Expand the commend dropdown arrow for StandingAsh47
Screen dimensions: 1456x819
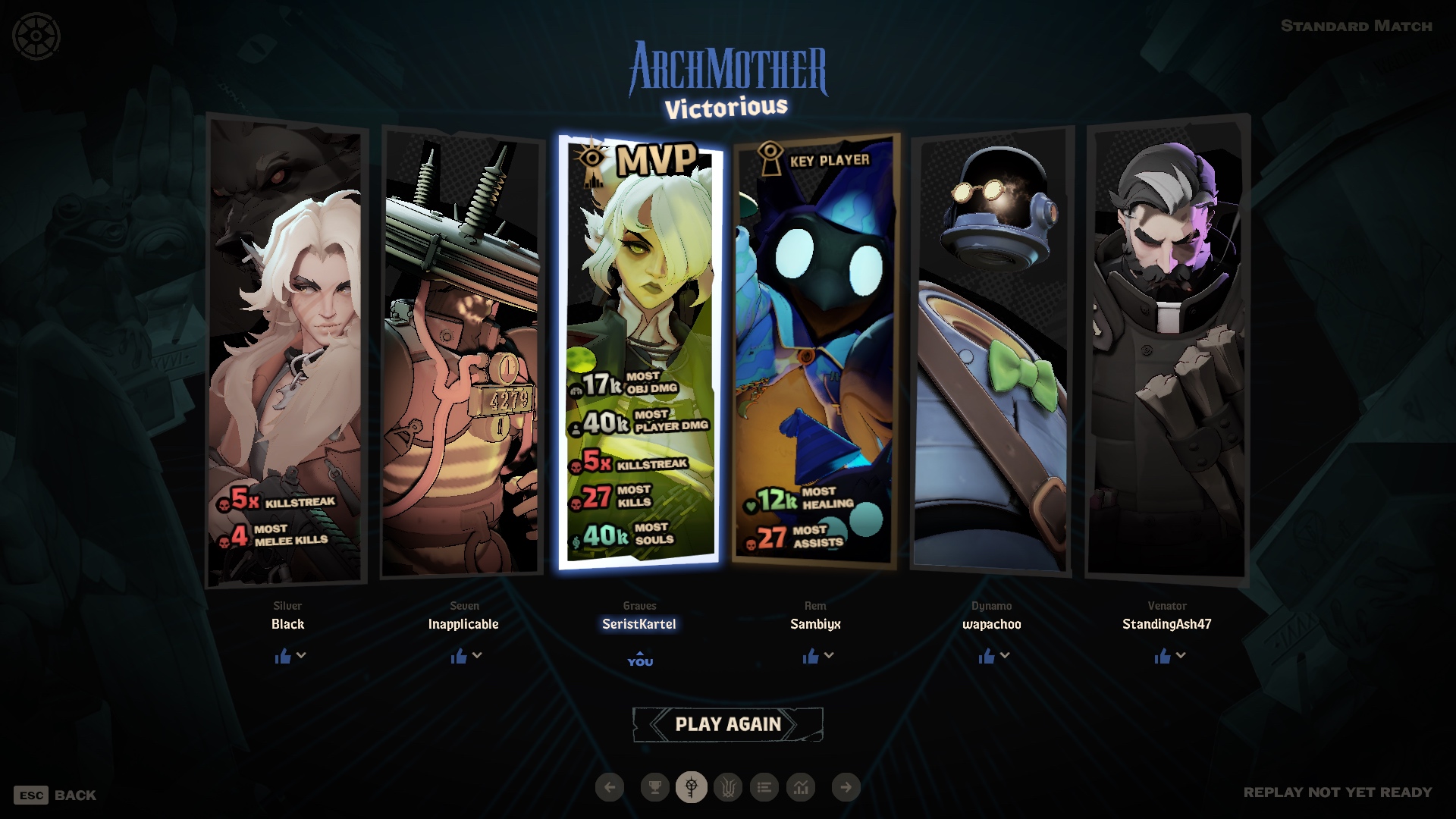pos(1181,655)
